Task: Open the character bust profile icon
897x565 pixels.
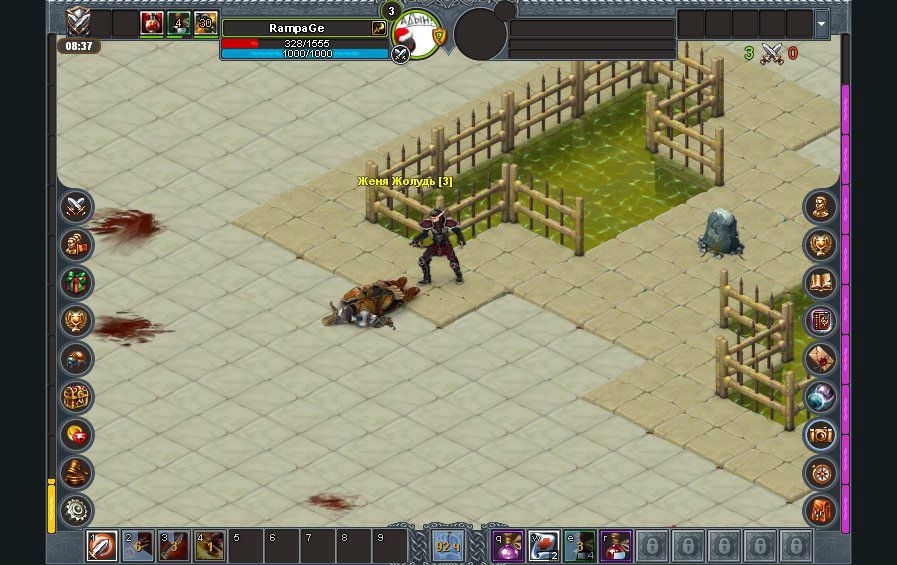Action: (820, 207)
